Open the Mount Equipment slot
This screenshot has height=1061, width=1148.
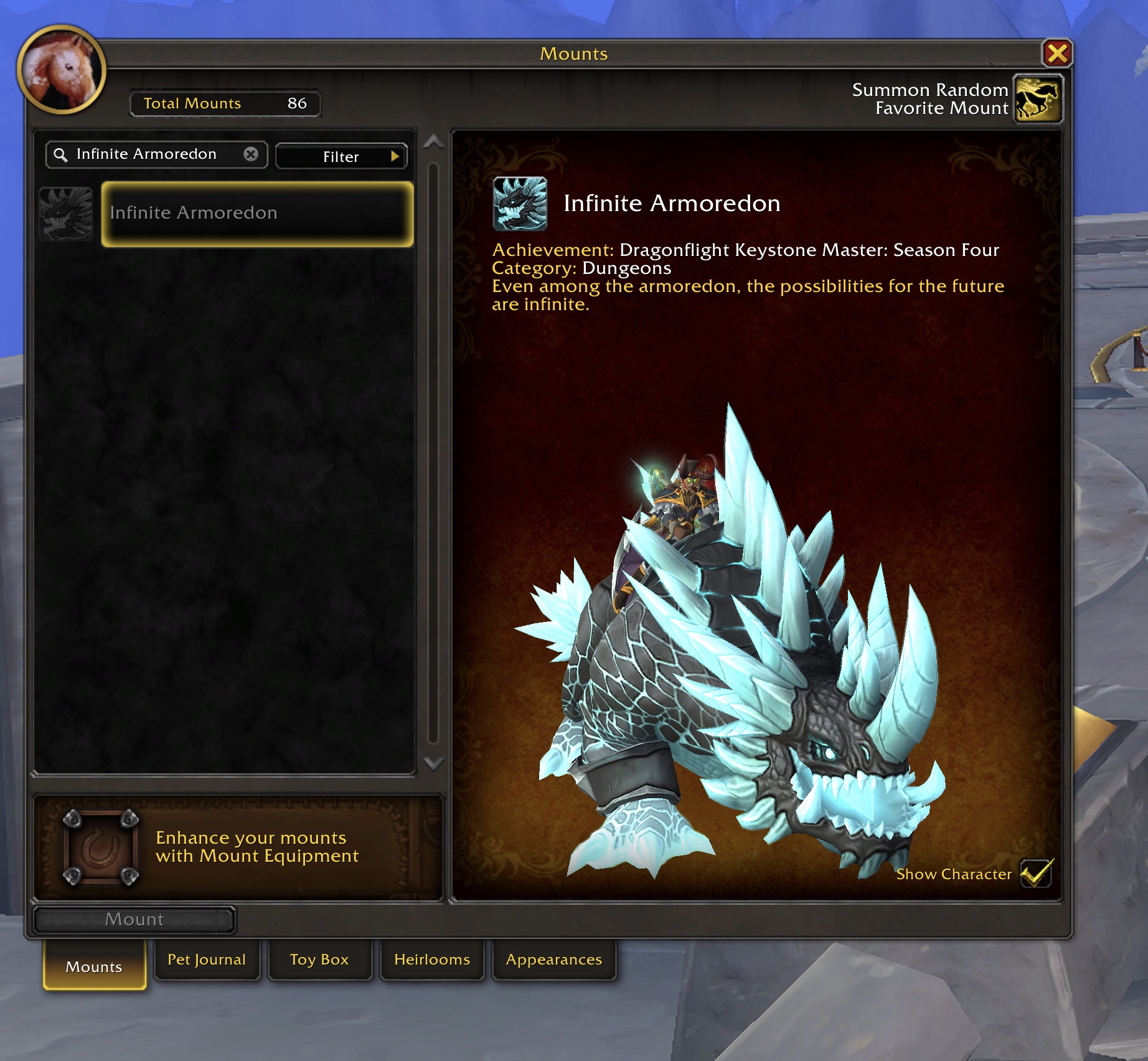(100, 847)
